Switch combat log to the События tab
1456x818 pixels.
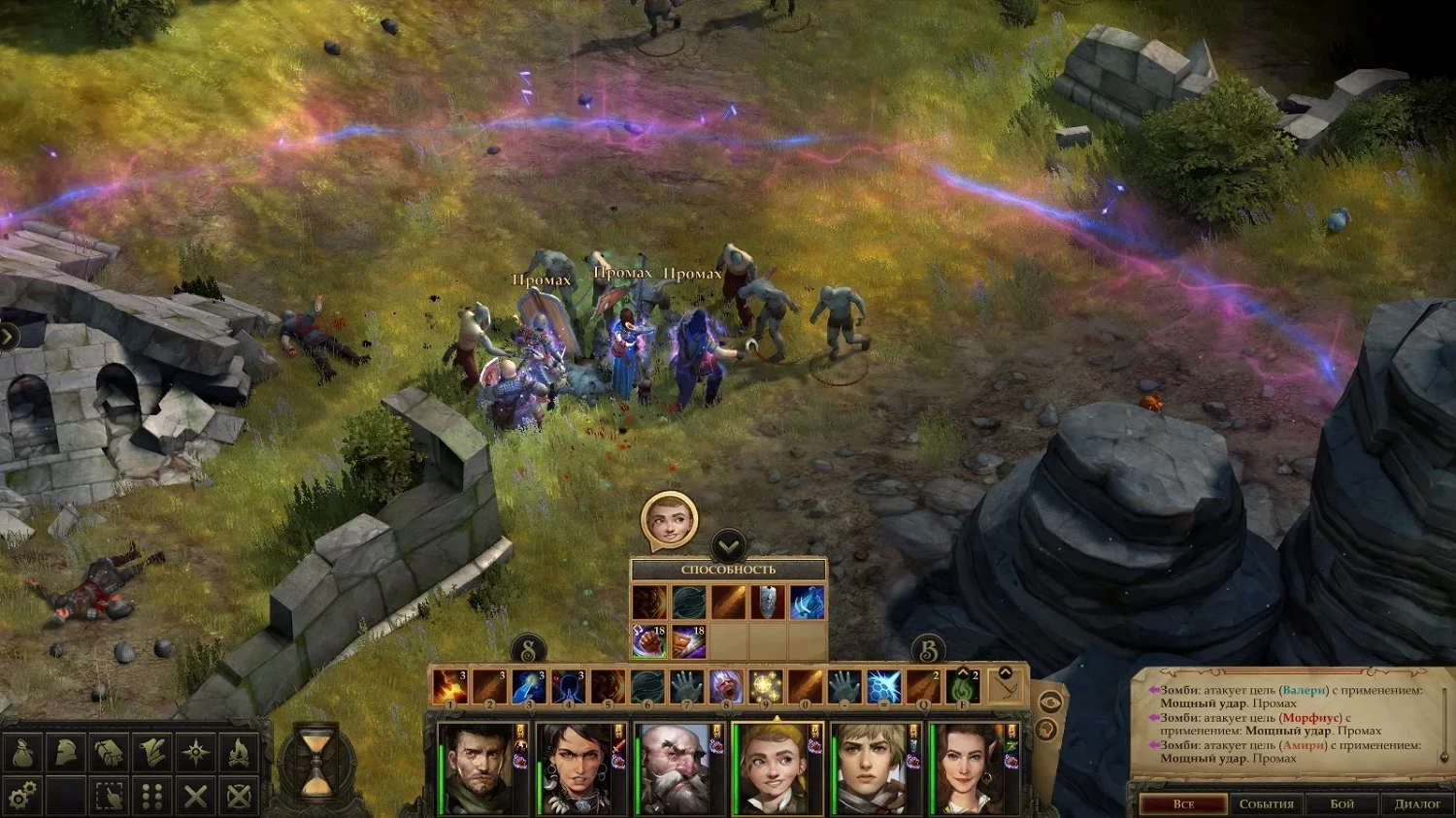pyautogui.click(x=1266, y=804)
